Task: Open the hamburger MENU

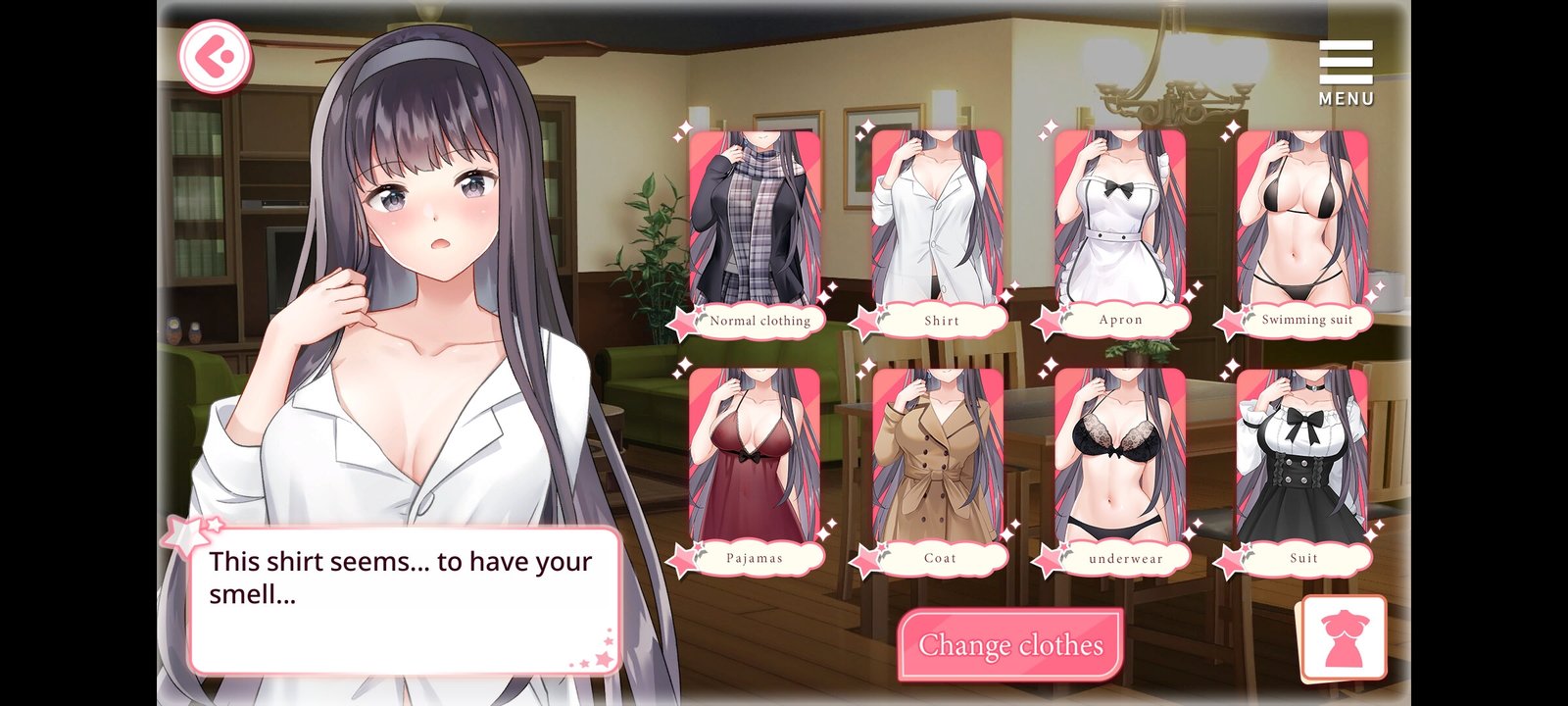Action: 1346,72
